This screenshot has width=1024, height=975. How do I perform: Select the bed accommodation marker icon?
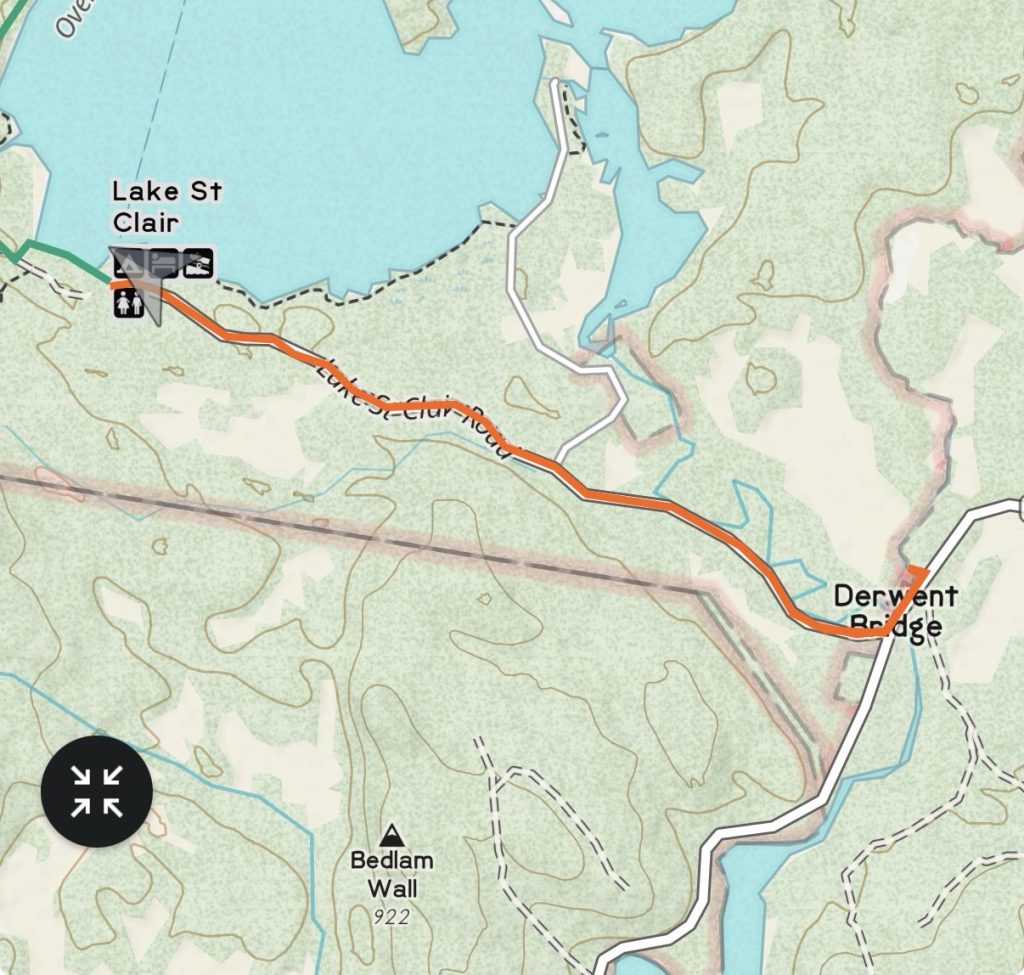164,264
